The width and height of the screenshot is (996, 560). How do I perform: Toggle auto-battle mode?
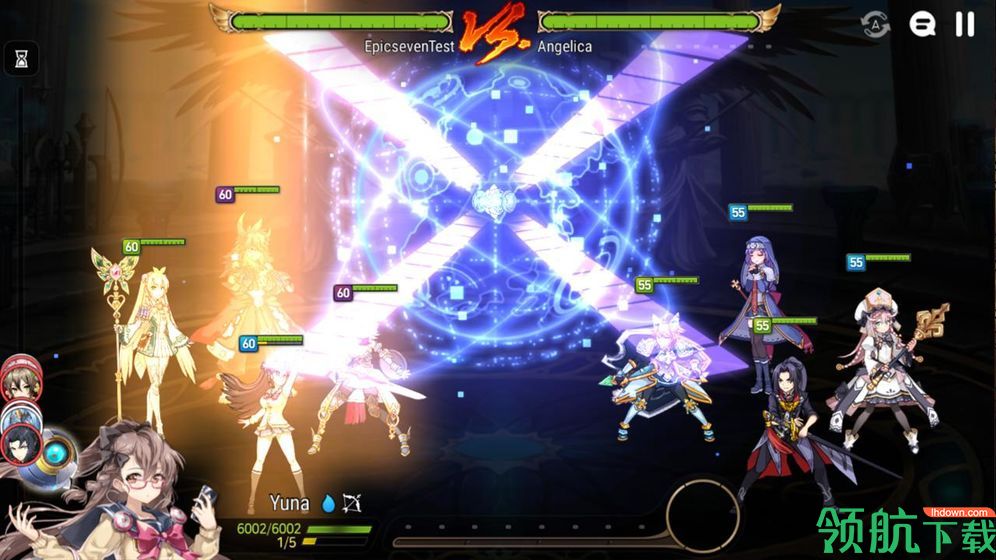tap(876, 25)
